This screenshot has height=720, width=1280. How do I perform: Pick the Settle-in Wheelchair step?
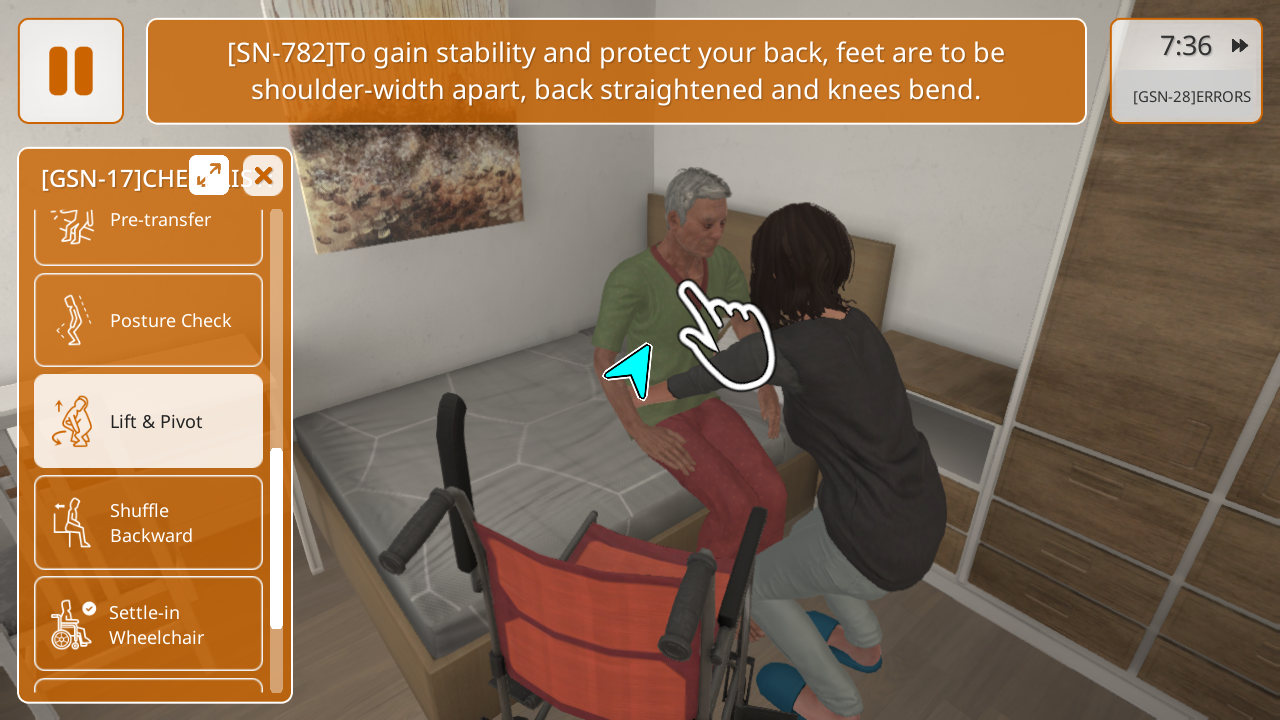pyautogui.click(x=149, y=624)
